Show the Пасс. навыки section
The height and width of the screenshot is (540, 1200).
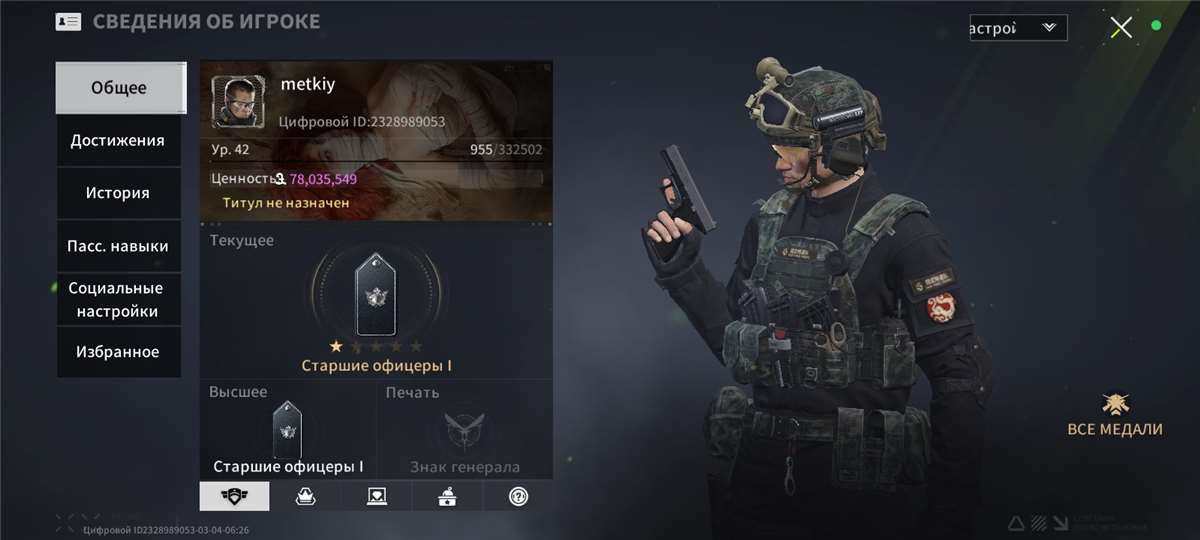point(118,246)
